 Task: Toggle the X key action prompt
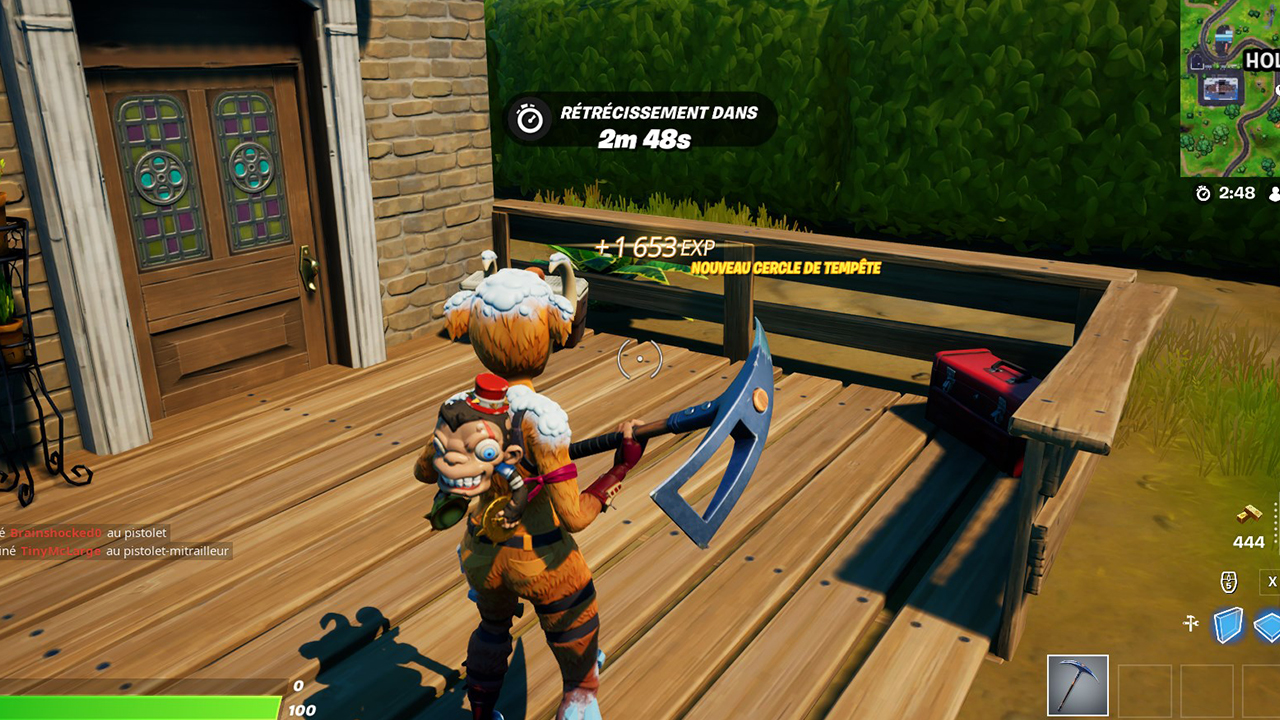tap(1270, 581)
